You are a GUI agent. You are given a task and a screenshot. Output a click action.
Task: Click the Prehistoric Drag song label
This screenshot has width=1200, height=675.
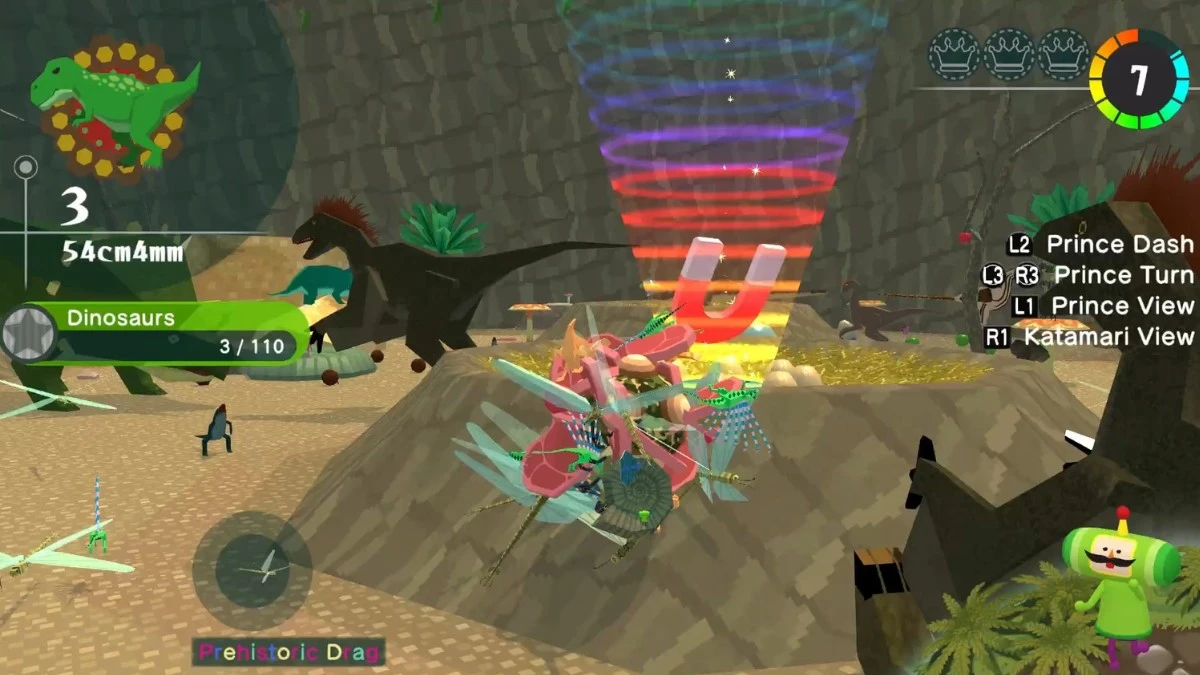point(289,653)
